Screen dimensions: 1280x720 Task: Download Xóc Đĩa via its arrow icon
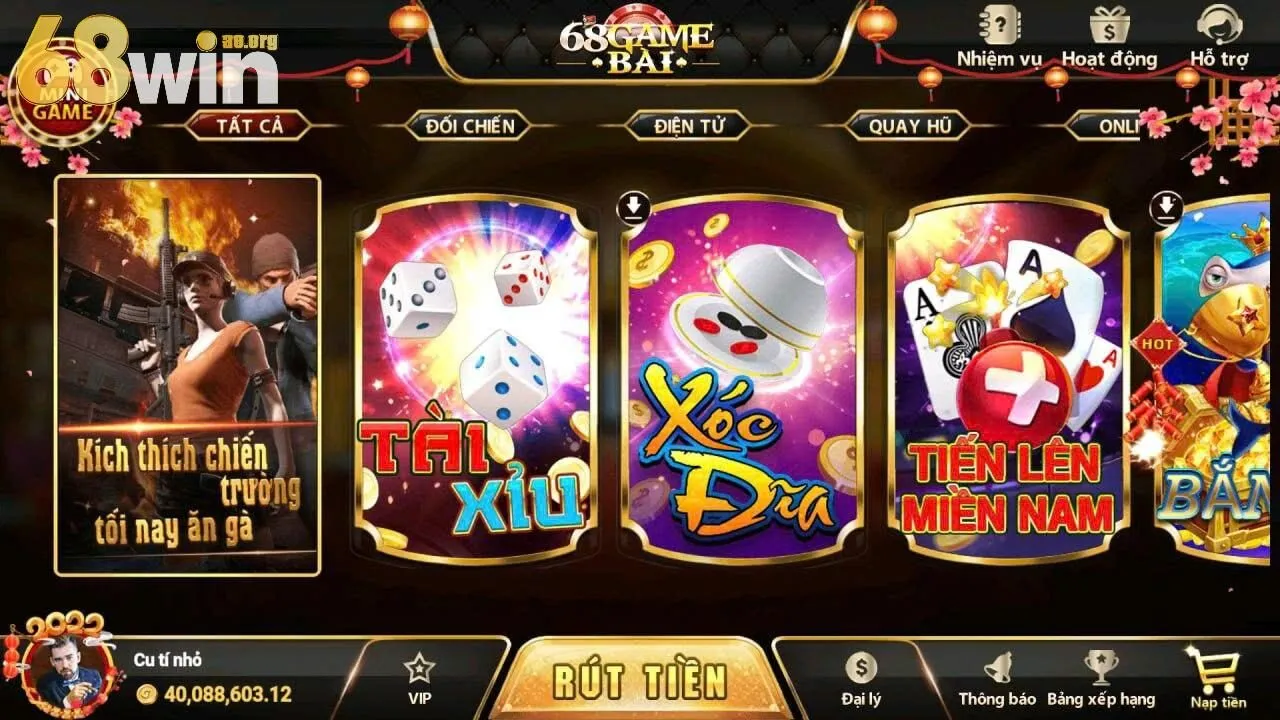click(633, 206)
